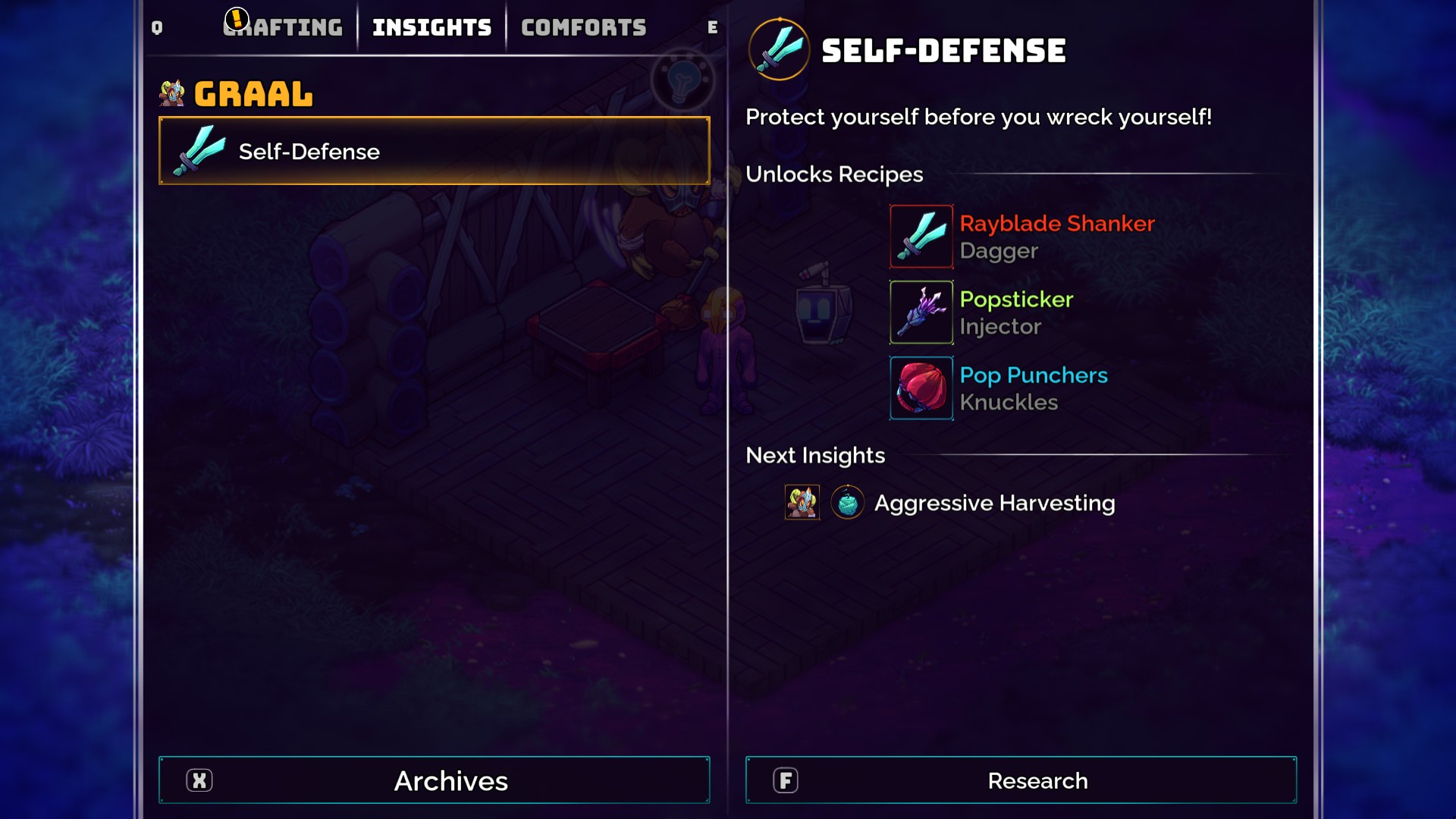This screenshot has width=1456, height=819.
Task: Click the X key icon on Archives
Action: click(x=199, y=780)
